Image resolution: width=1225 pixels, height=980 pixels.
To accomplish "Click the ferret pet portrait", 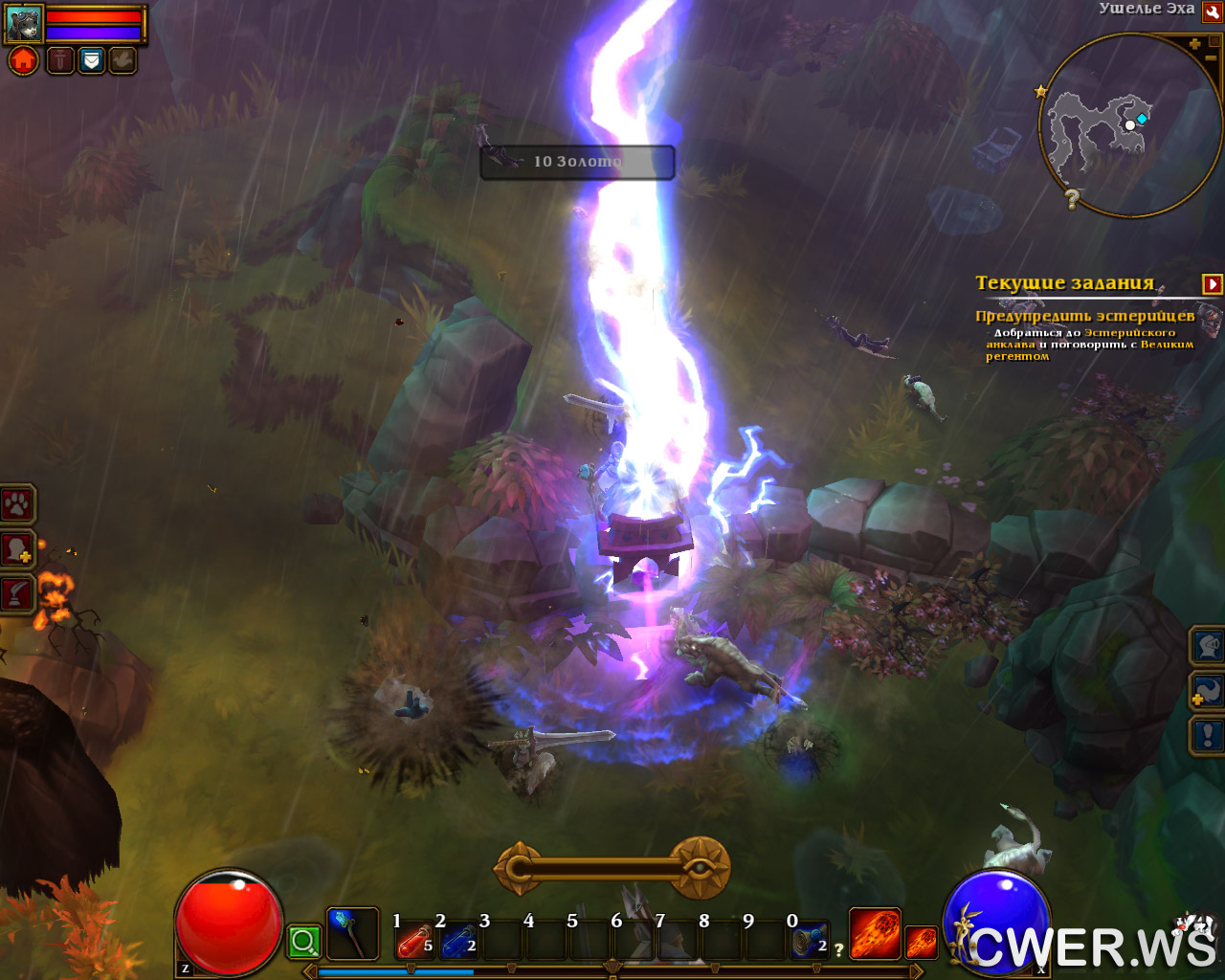I will click(24, 23).
